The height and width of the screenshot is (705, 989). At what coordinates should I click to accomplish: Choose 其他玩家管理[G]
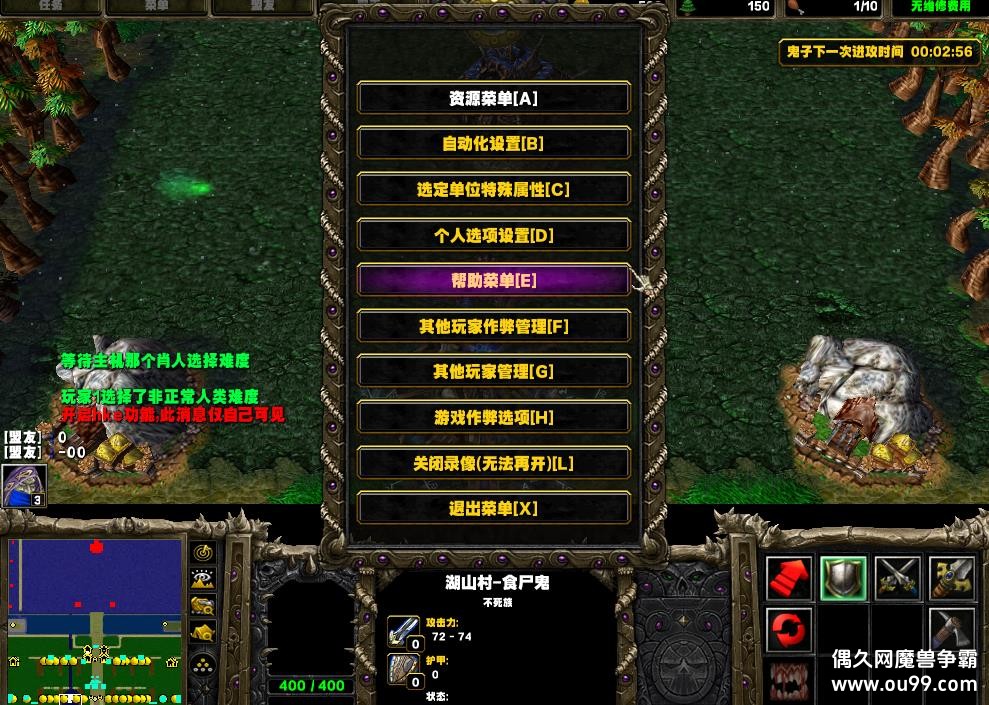[494, 371]
